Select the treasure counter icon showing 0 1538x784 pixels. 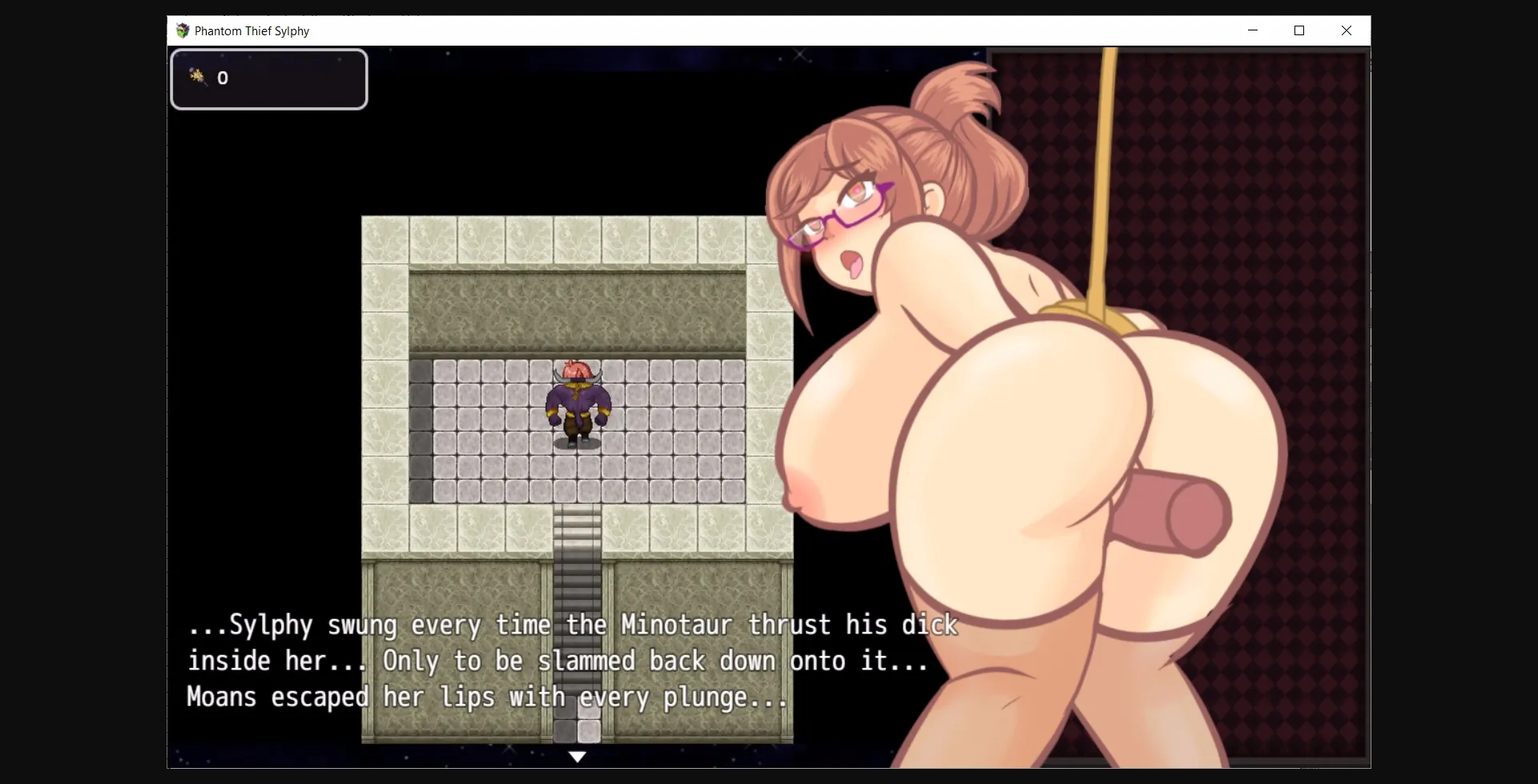[196, 77]
